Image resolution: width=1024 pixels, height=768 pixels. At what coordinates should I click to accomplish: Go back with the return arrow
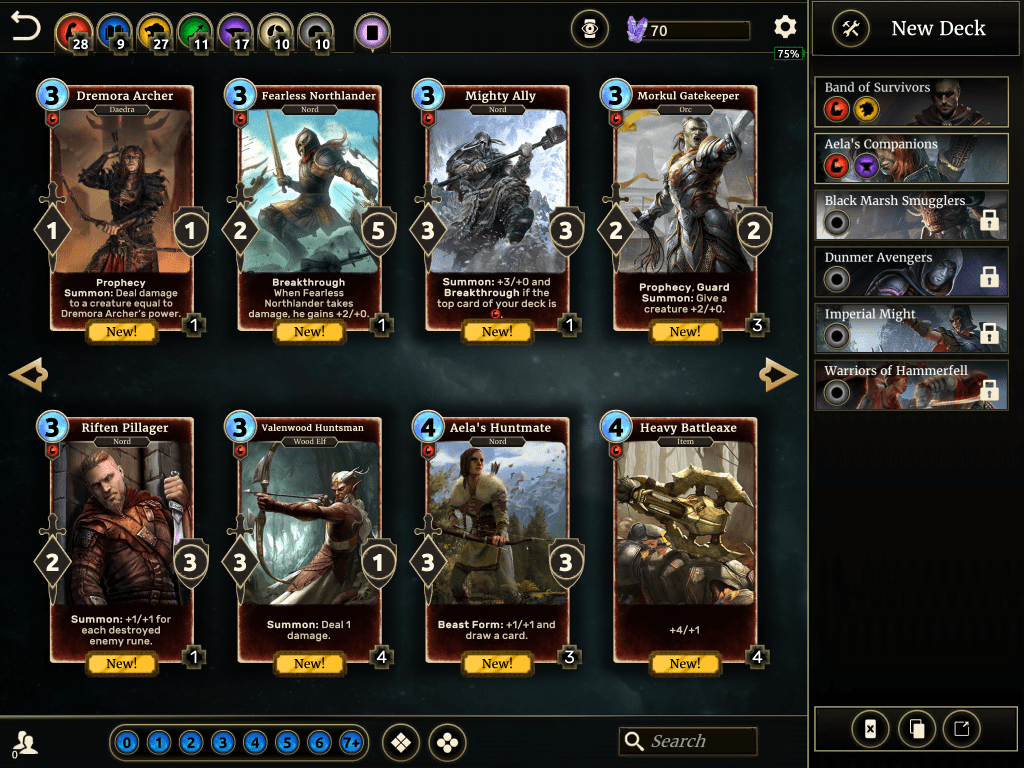tap(26, 27)
